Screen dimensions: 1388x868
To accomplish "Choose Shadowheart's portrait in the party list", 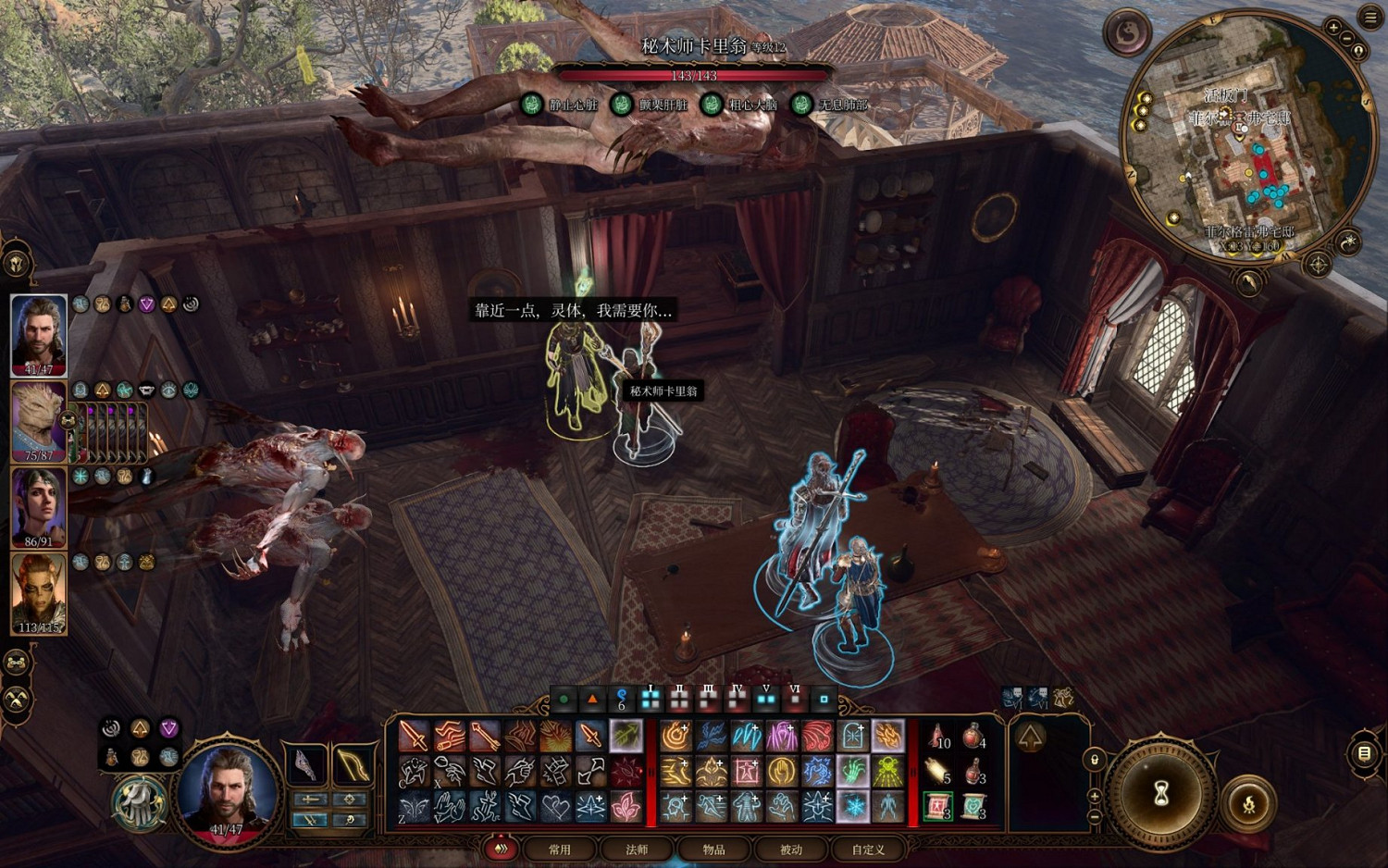I will (x=39, y=506).
